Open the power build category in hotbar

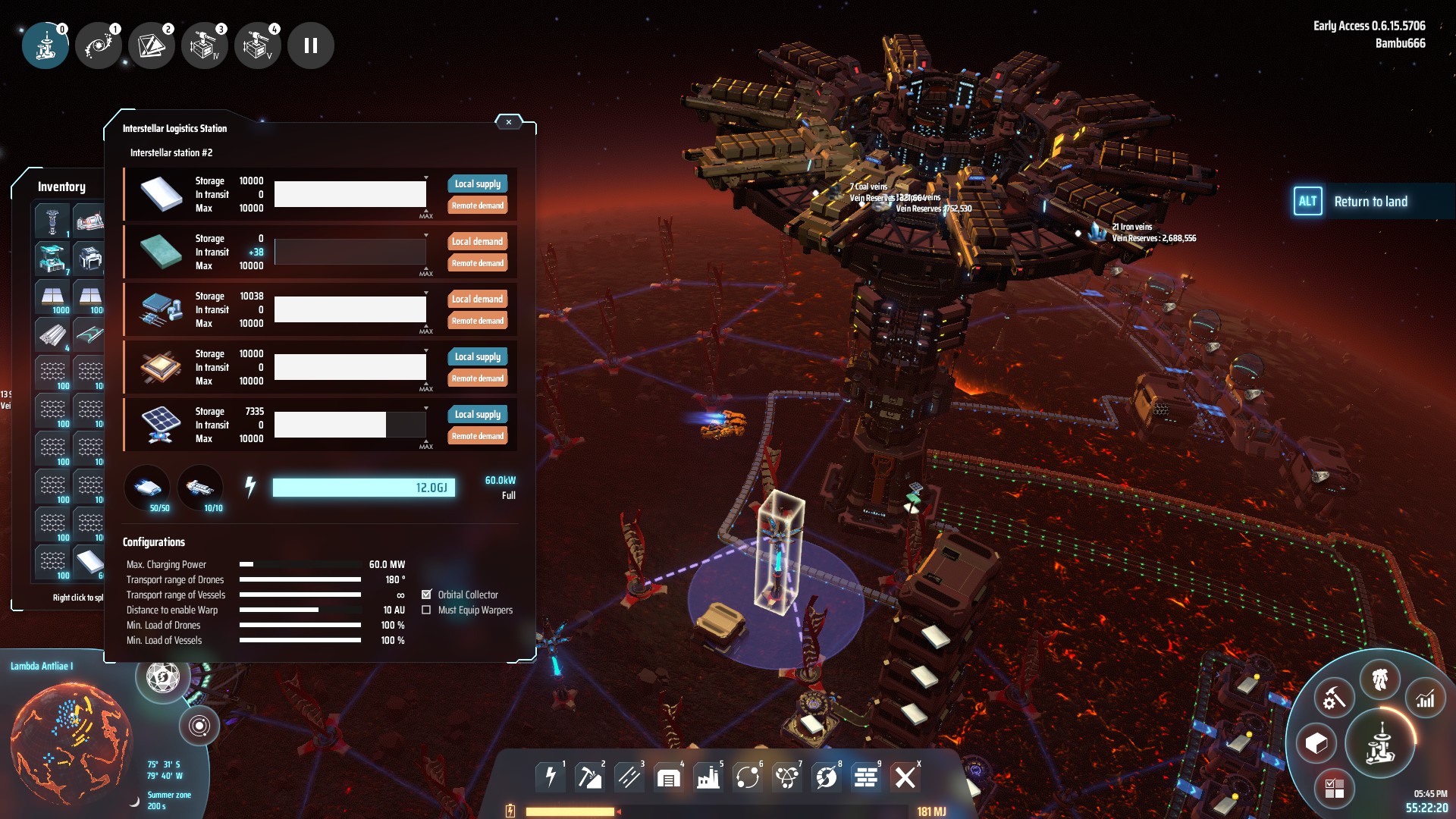point(551,777)
